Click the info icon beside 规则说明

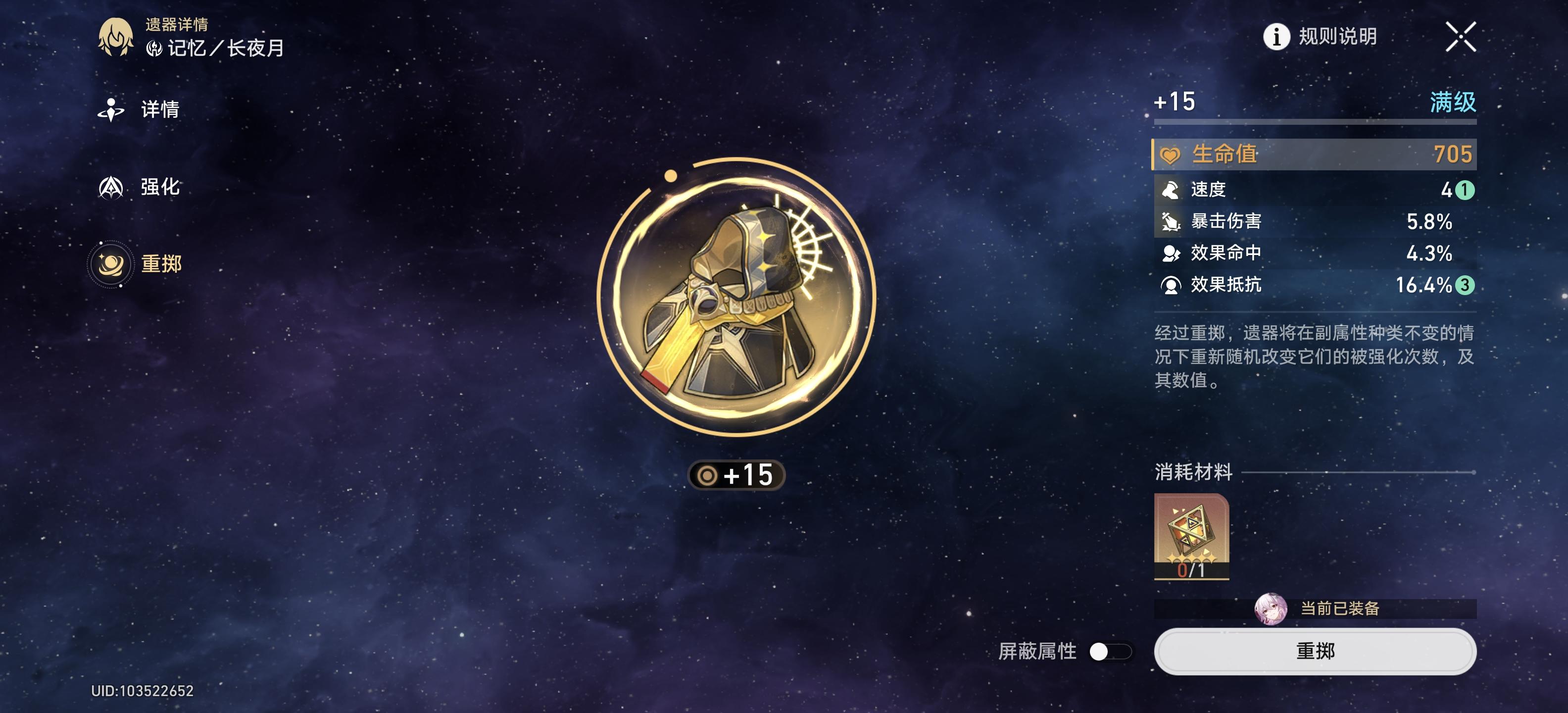1277,36
